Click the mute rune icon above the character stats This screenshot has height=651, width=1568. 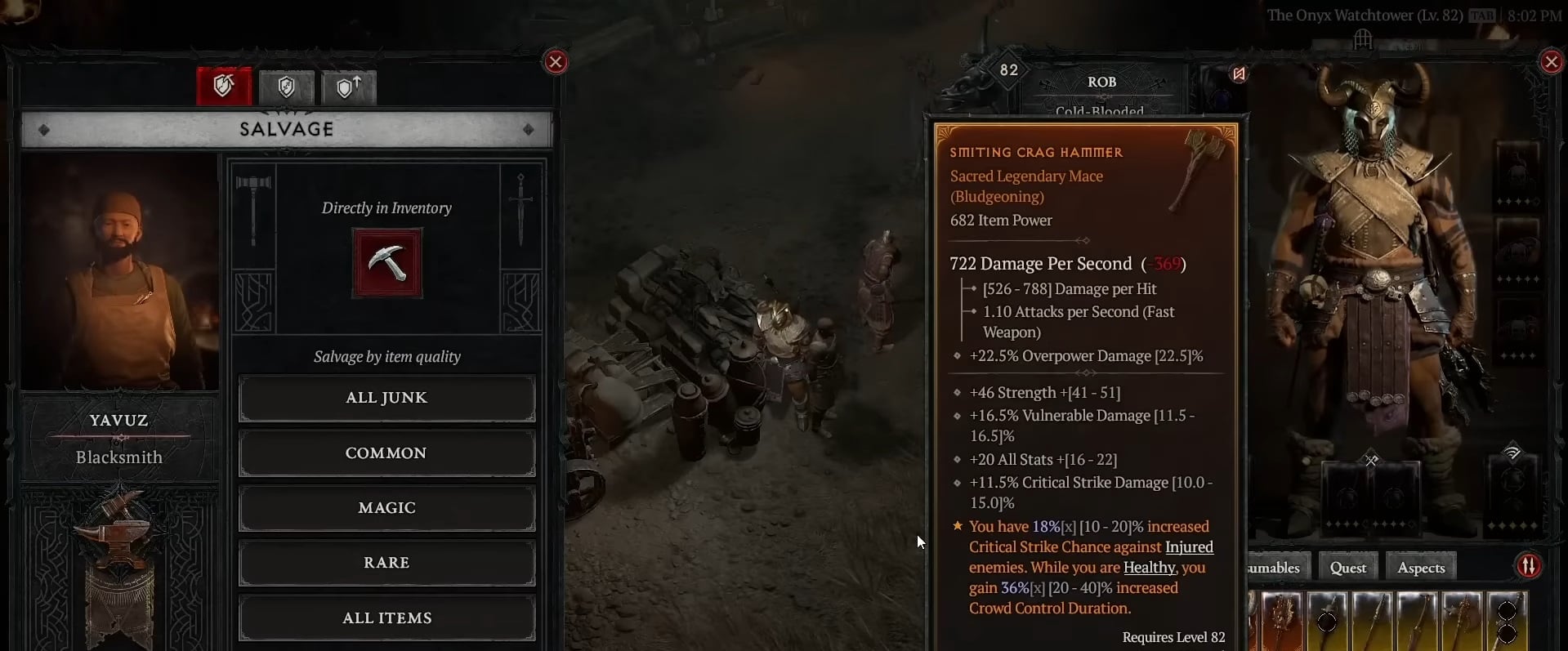pyautogui.click(x=1237, y=74)
